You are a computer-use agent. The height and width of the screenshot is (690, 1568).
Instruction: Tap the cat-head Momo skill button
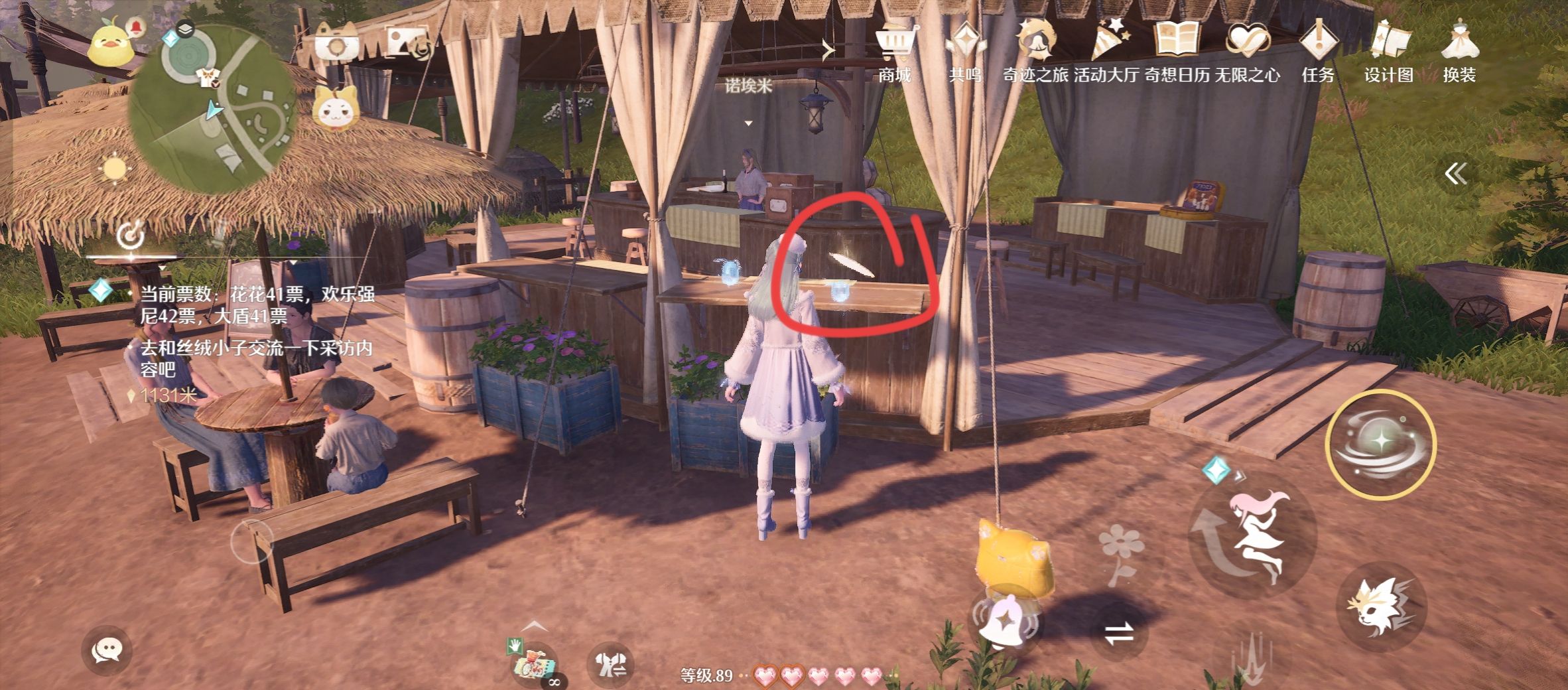coord(1382,608)
